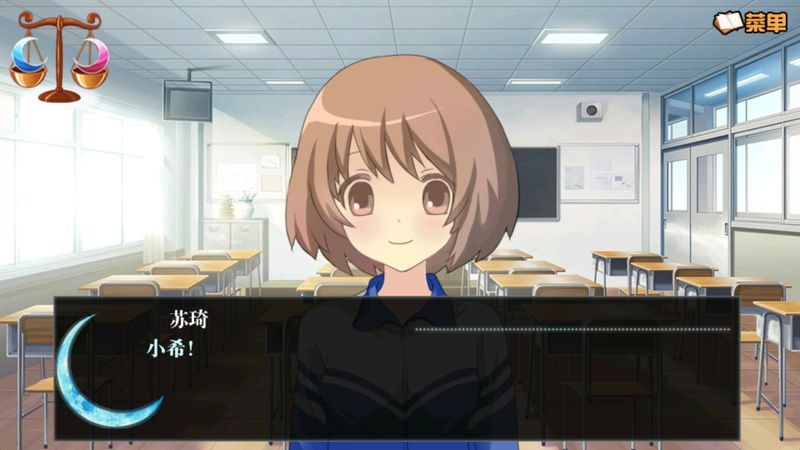Open the 菜单 menu button
The height and width of the screenshot is (450, 800).
[x=750, y=23]
